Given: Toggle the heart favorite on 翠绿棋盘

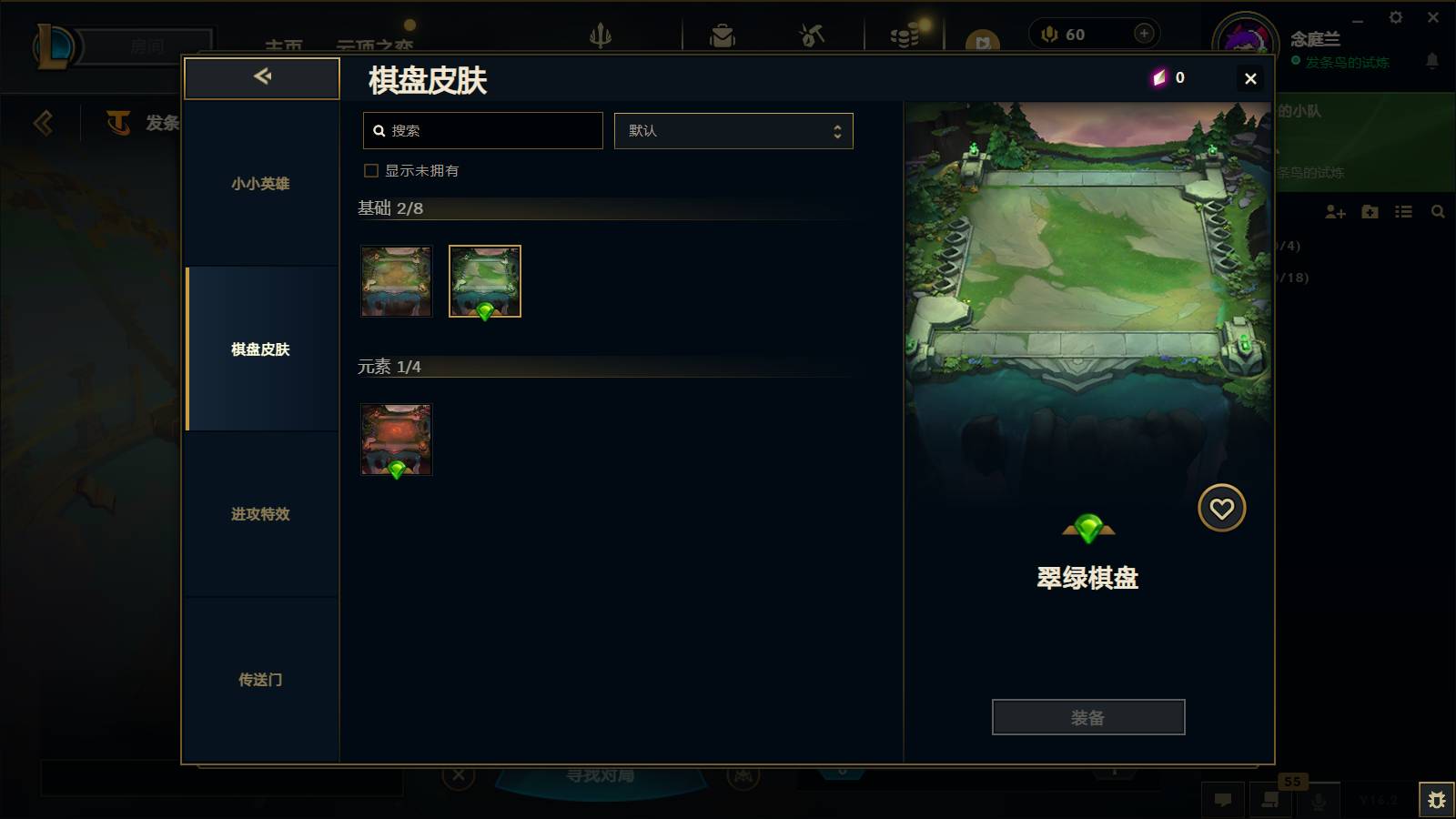Looking at the screenshot, I should pyautogui.click(x=1222, y=508).
